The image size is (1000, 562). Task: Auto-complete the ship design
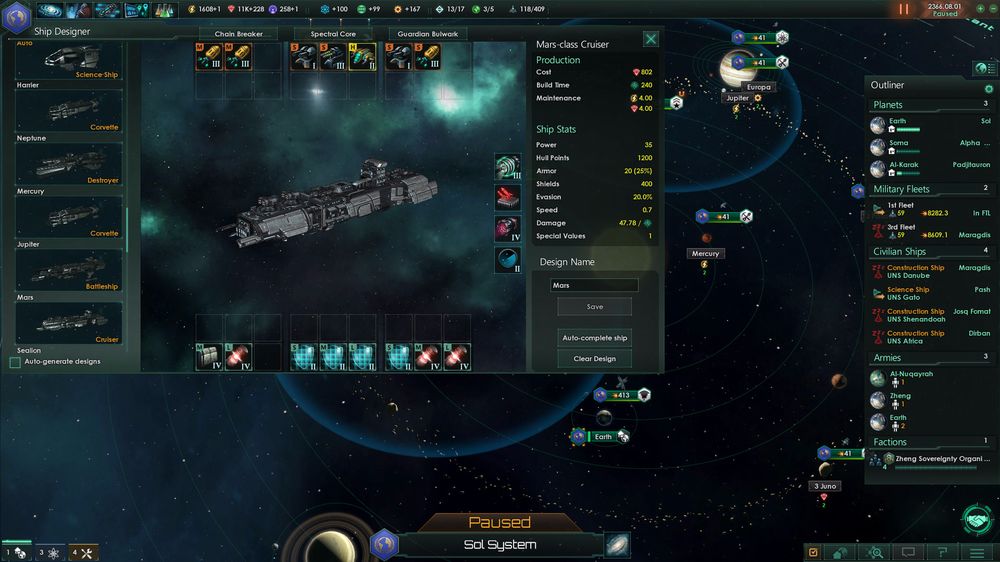point(595,338)
